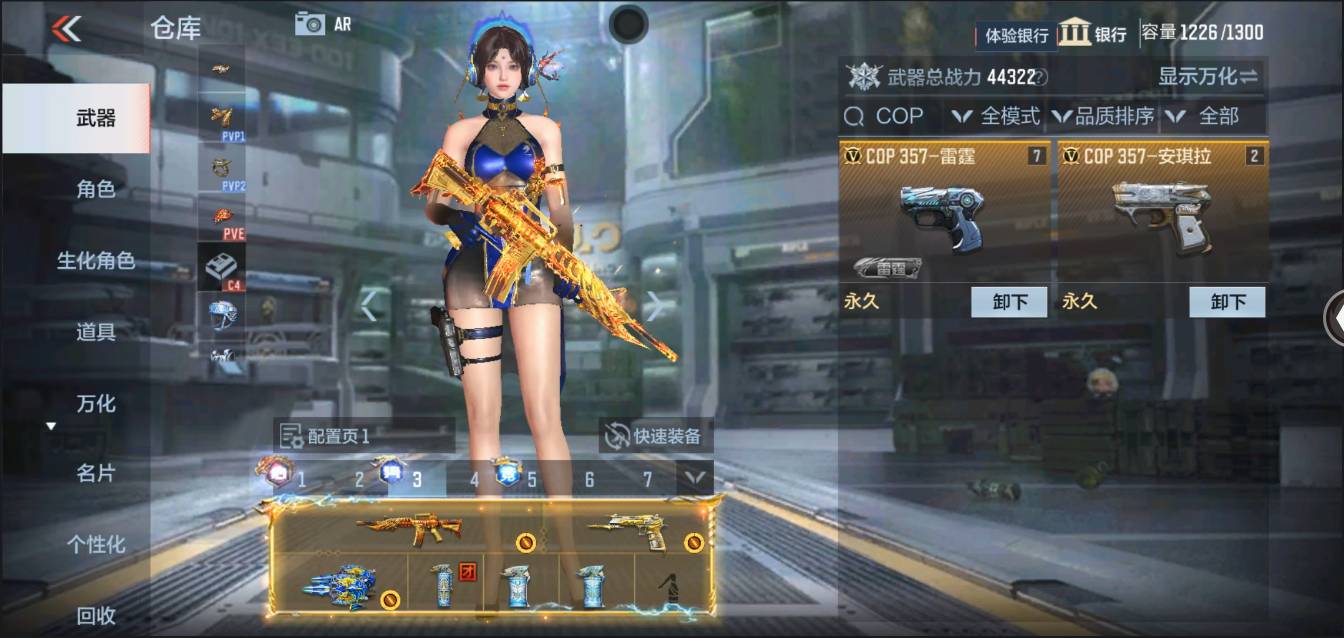Select the 道具 tab
1344x638 pixels.
96,332
